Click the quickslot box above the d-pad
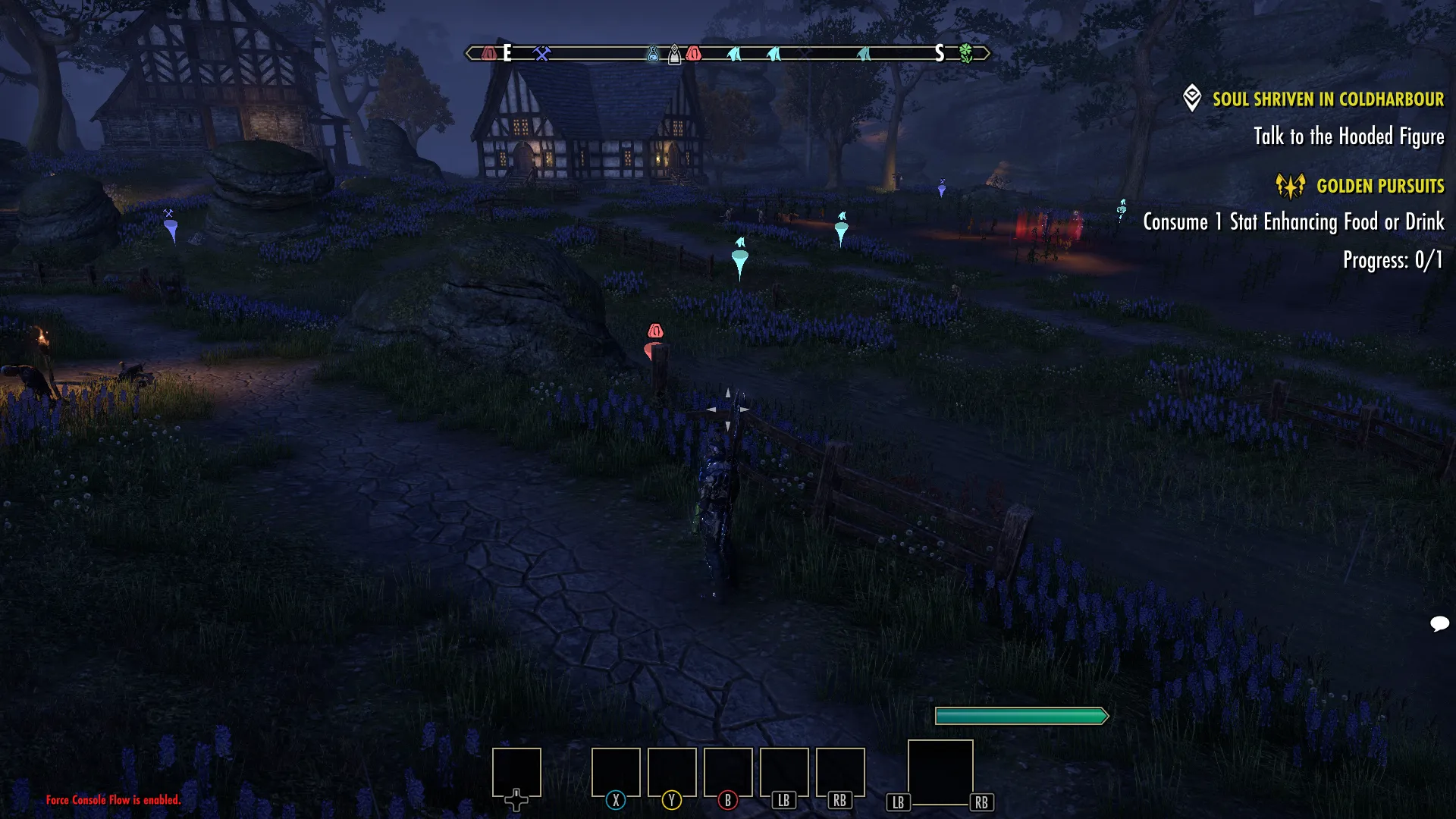The image size is (1456, 819). [516, 772]
